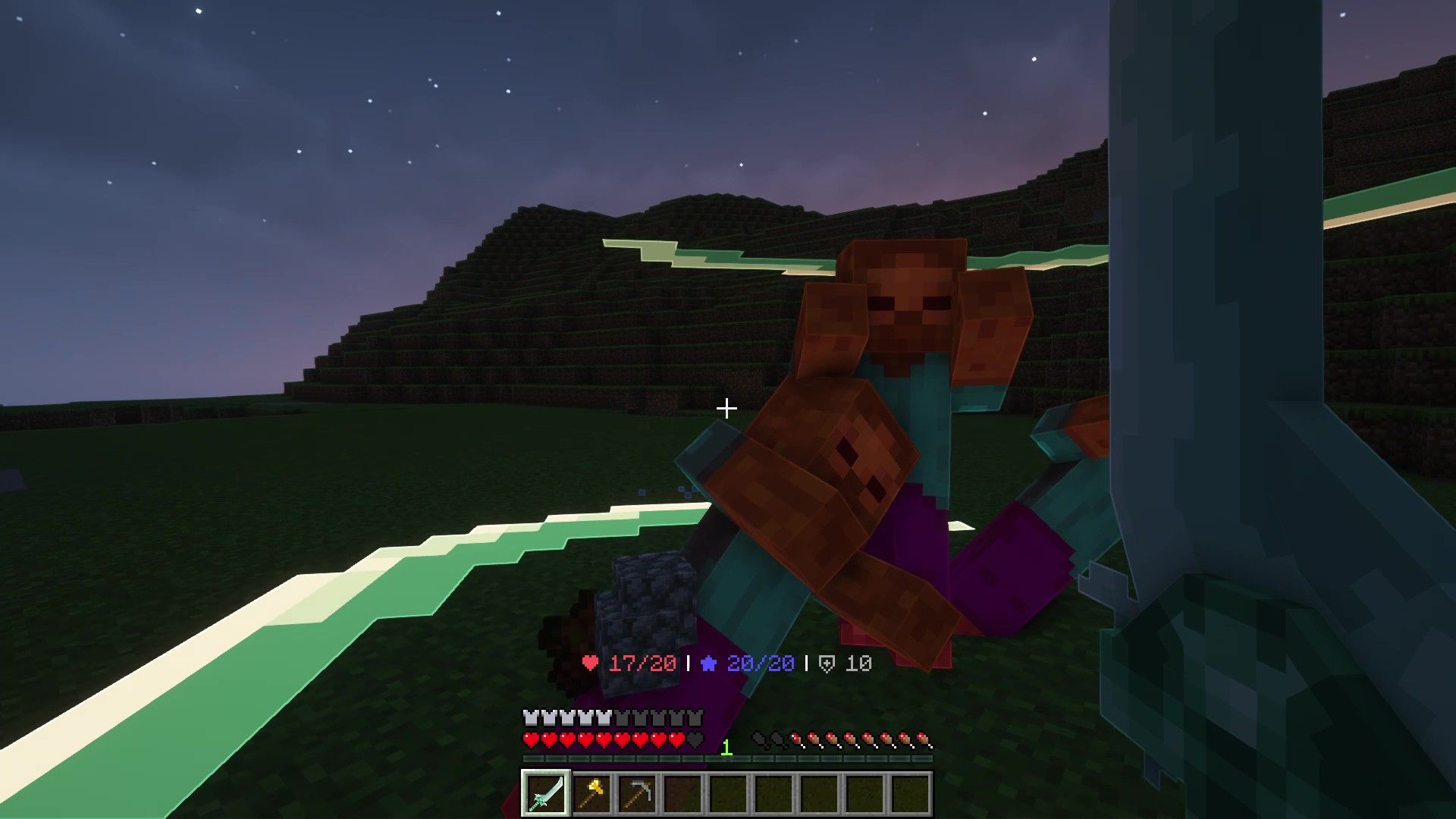Click the blue mana star beside 20/20
Image resolution: width=1456 pixels, height=819 pixels.
point(708,663)
